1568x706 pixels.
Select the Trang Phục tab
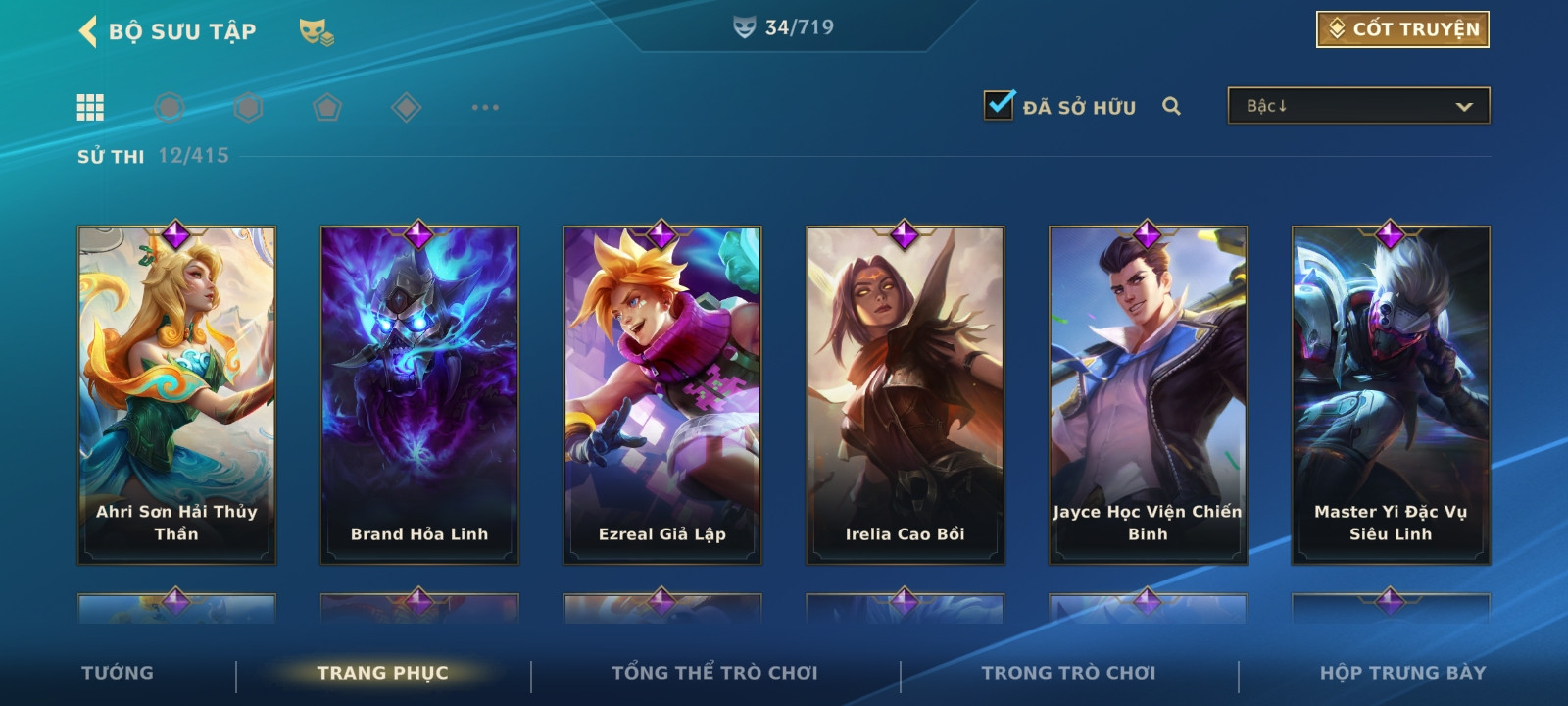point(382,673)
